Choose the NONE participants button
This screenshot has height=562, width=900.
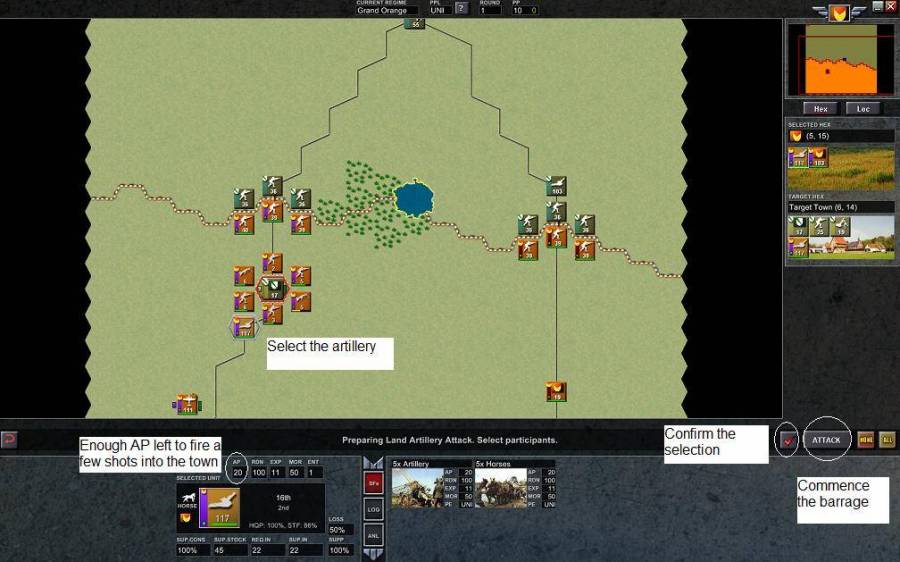865,439
